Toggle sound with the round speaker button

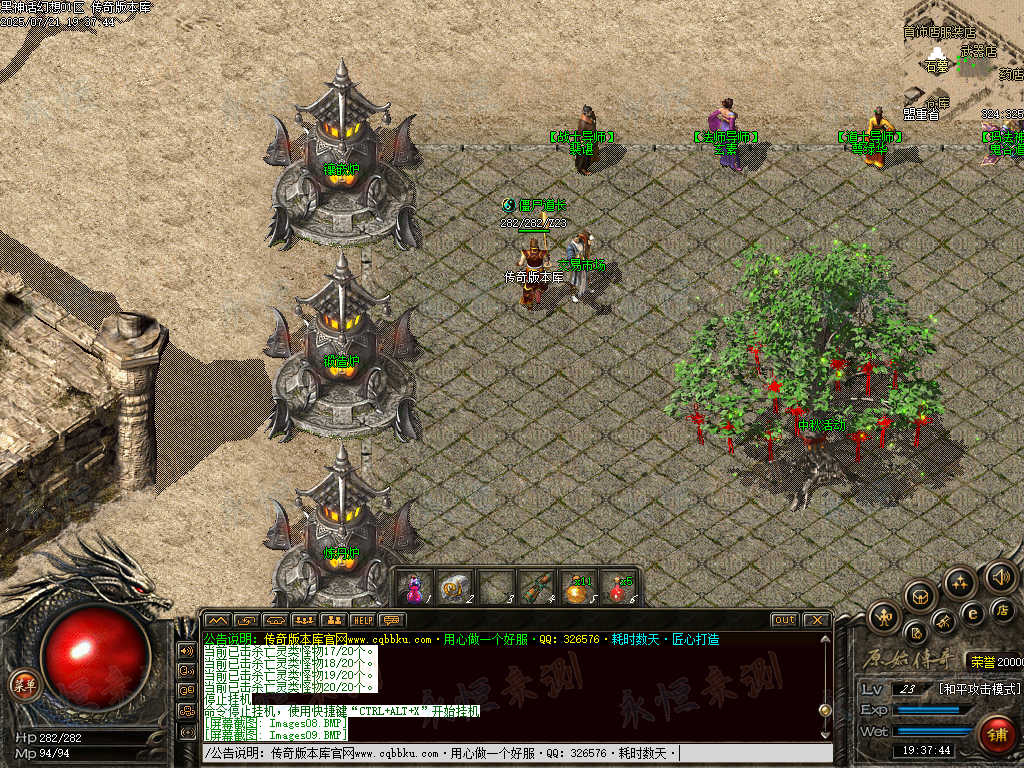[1000, 576]
